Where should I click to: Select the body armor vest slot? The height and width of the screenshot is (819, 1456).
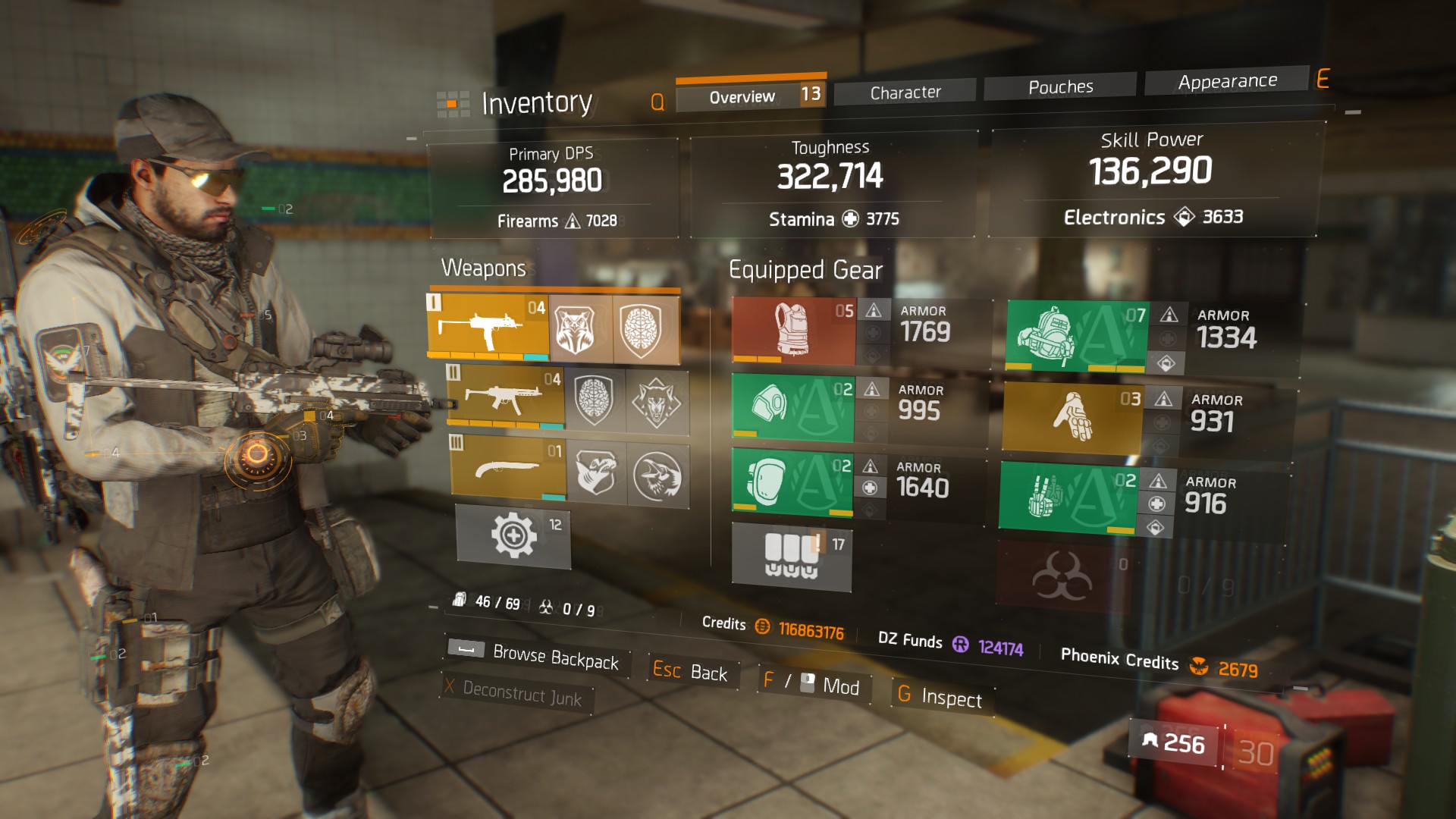pyautogui.click(x=793, y=330)
